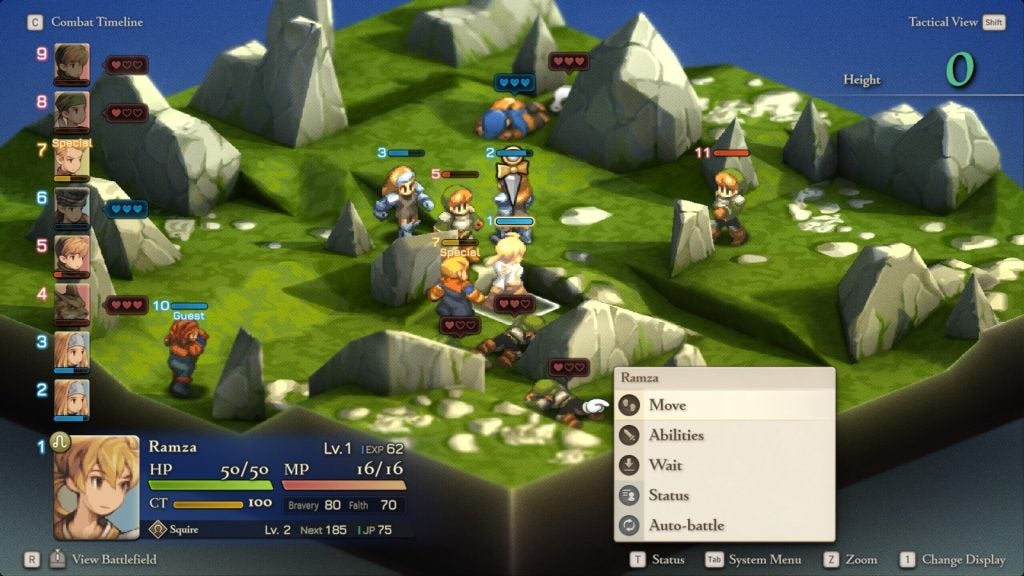This screenshot has height=576, width=1024.
Task: Click the Special unit portrait numbered 7
Action: pos(72,160)
